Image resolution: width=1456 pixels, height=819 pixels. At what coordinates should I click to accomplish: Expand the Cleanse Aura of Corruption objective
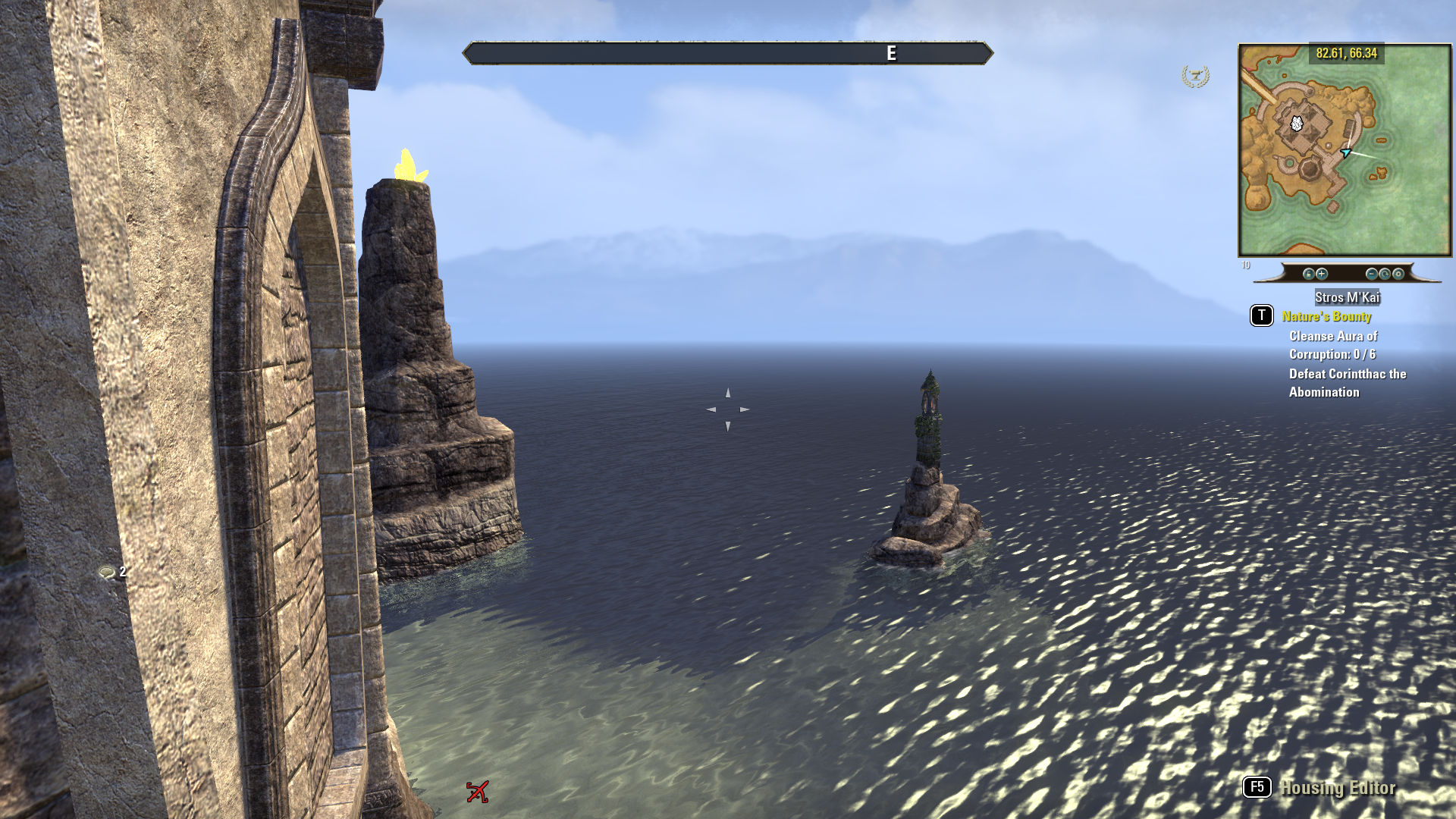pos(1334,345)
